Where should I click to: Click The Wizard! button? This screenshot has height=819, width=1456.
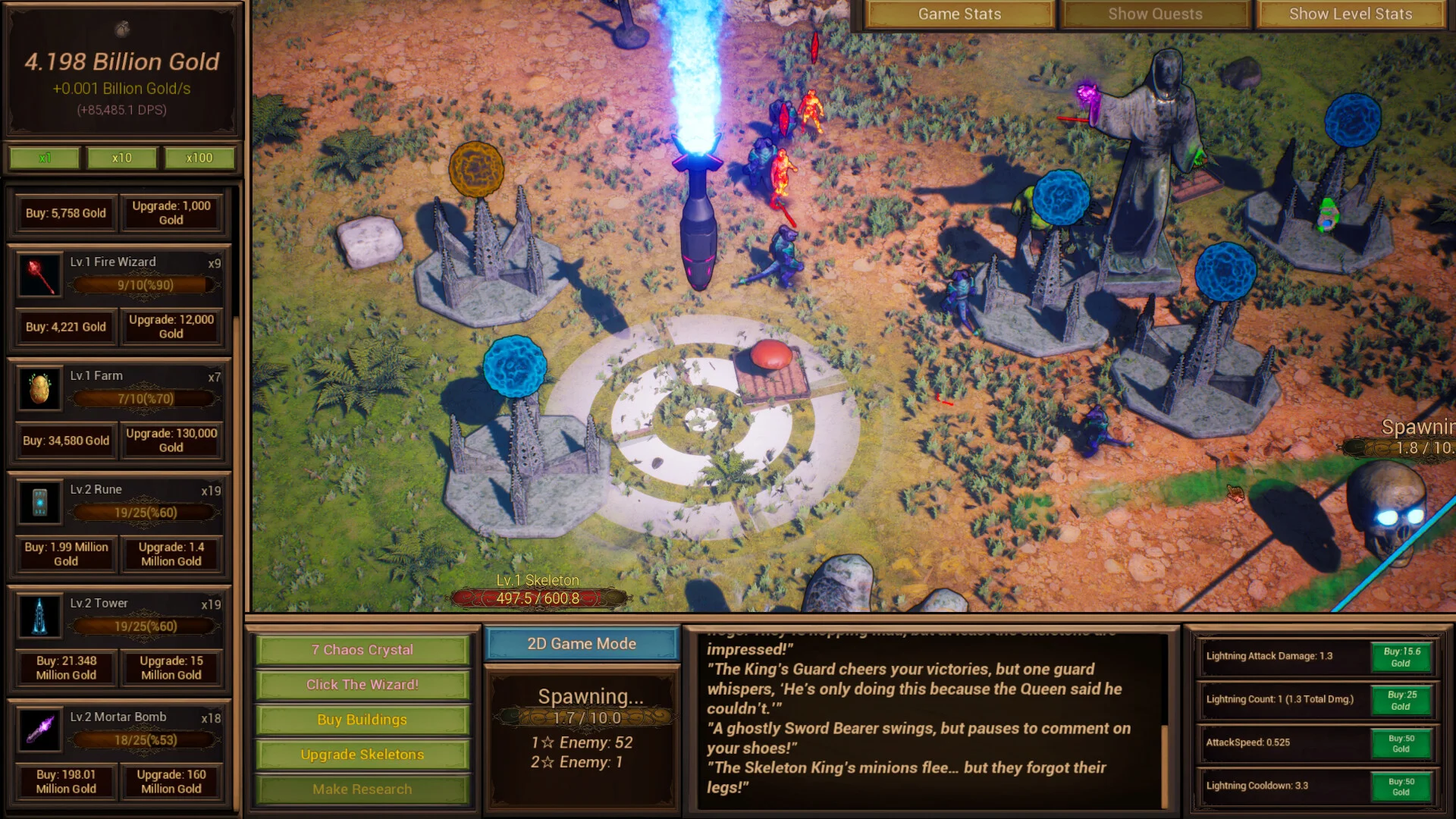pyautogui.click(x=362, y=685)
